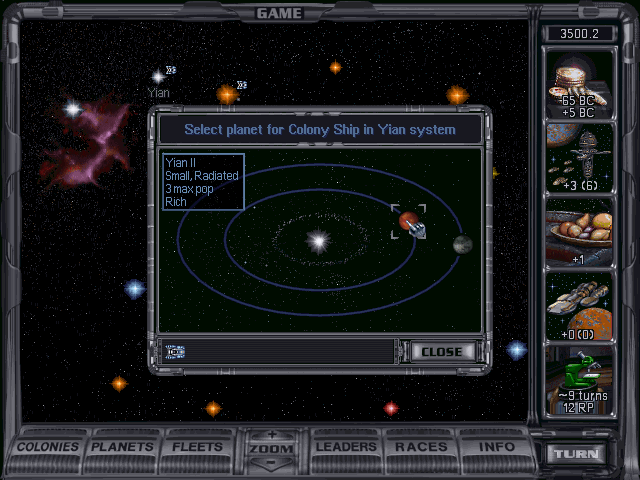
Task: Open the Info screen
Action: pos(497,447)
